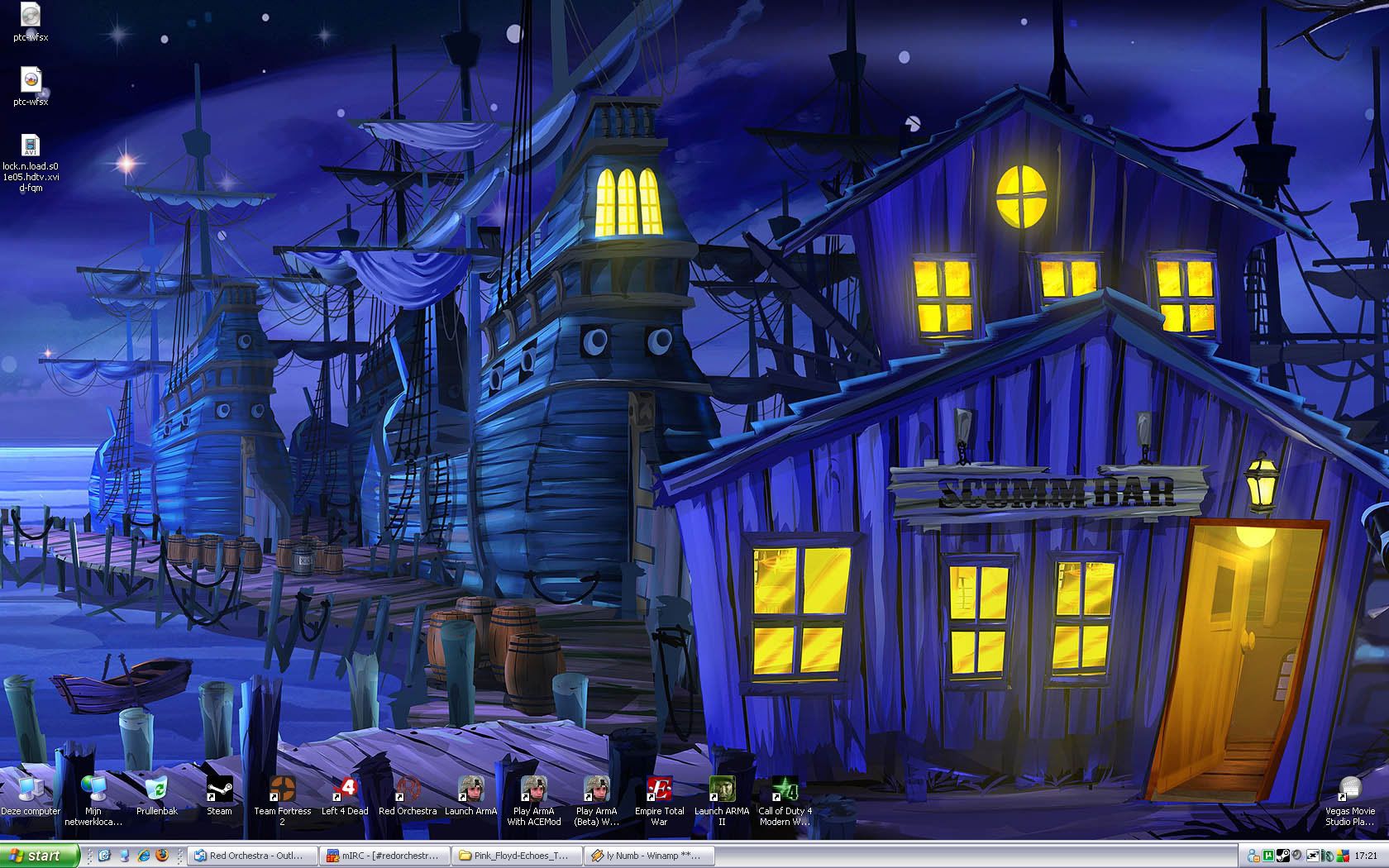This screenshot has height=868, width=1389.
Task: Select Call of Duty 4 Modern Warfare icon
Action: (x=785, y=790)
